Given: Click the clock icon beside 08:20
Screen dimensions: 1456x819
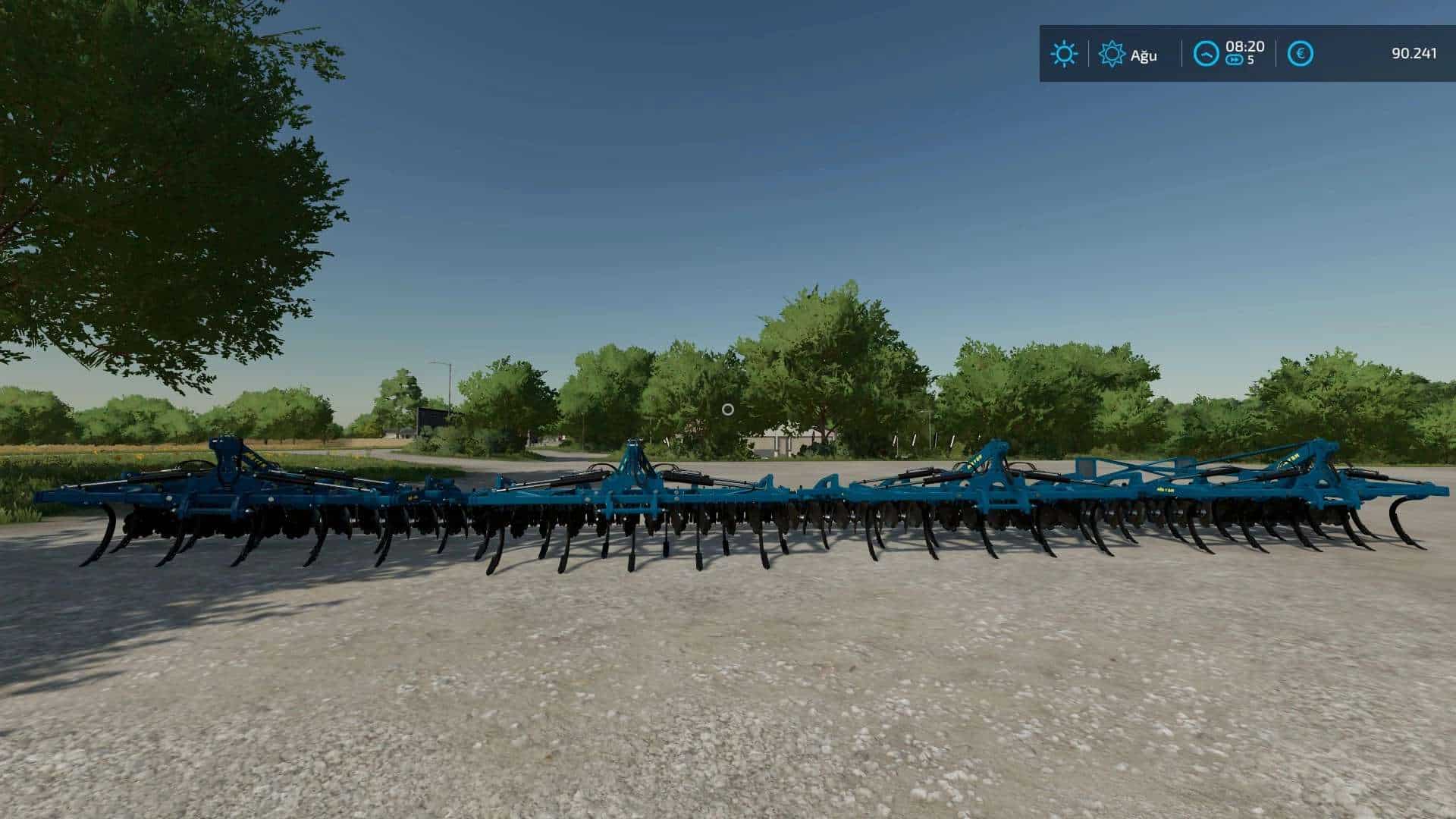Looking at the screenshot, I should pyautogui.click(x=1207, y=52).
